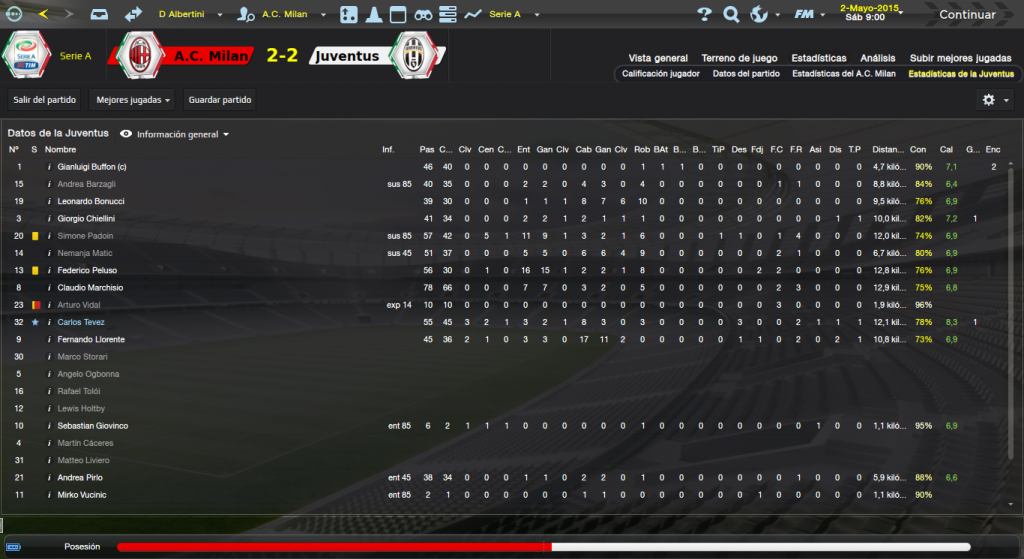Screen dimensions: 1024x559
Task: Exit the match with Salir del partido
Action: point(45,100)
